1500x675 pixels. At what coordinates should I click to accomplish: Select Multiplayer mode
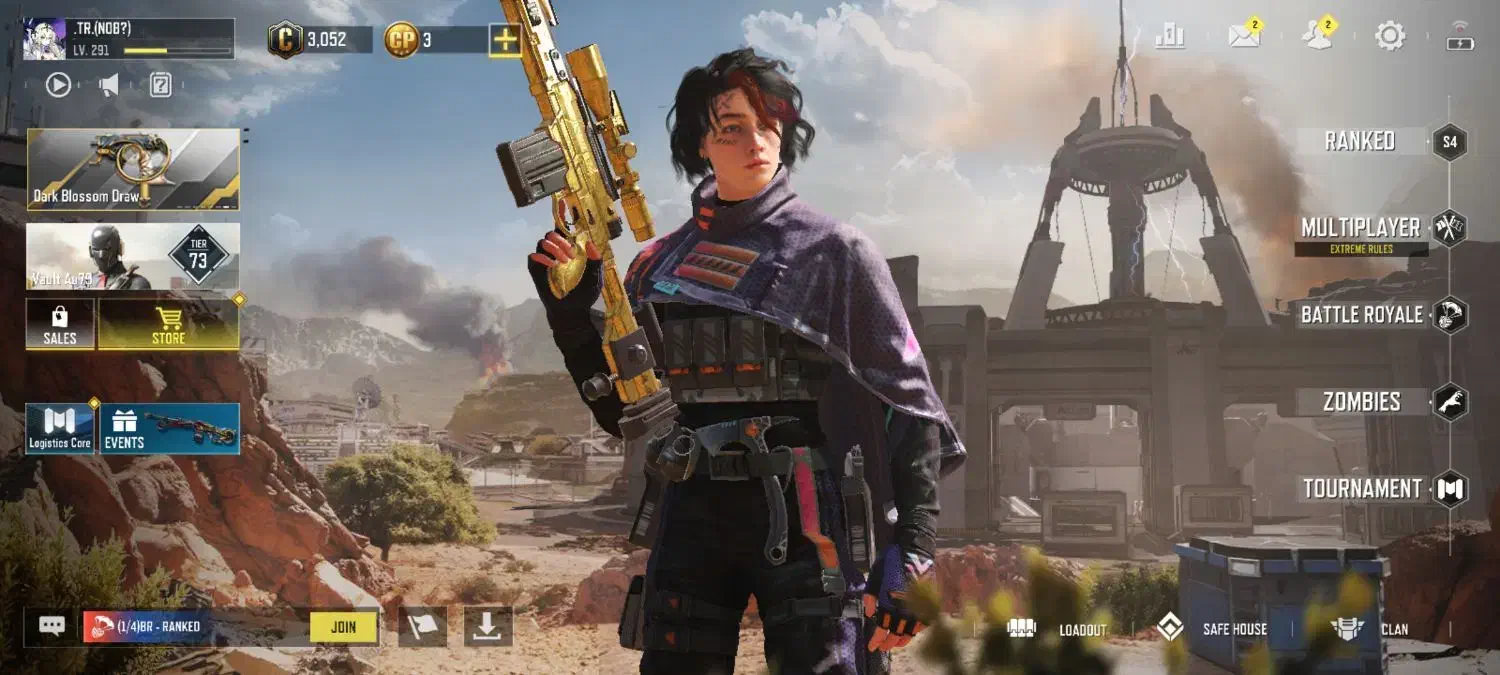pos(1361,228)
